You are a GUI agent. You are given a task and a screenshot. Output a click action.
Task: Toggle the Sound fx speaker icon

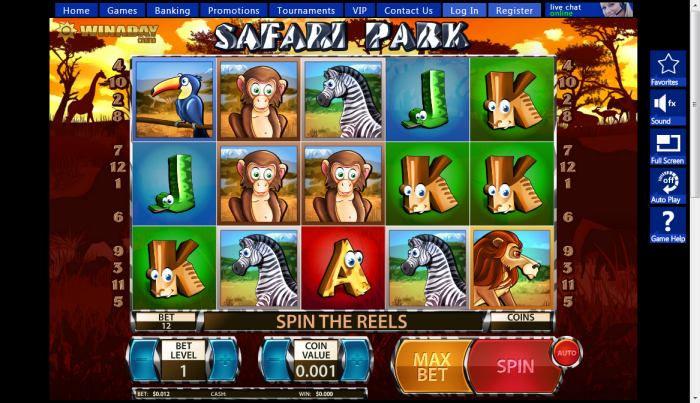point(667,107)
